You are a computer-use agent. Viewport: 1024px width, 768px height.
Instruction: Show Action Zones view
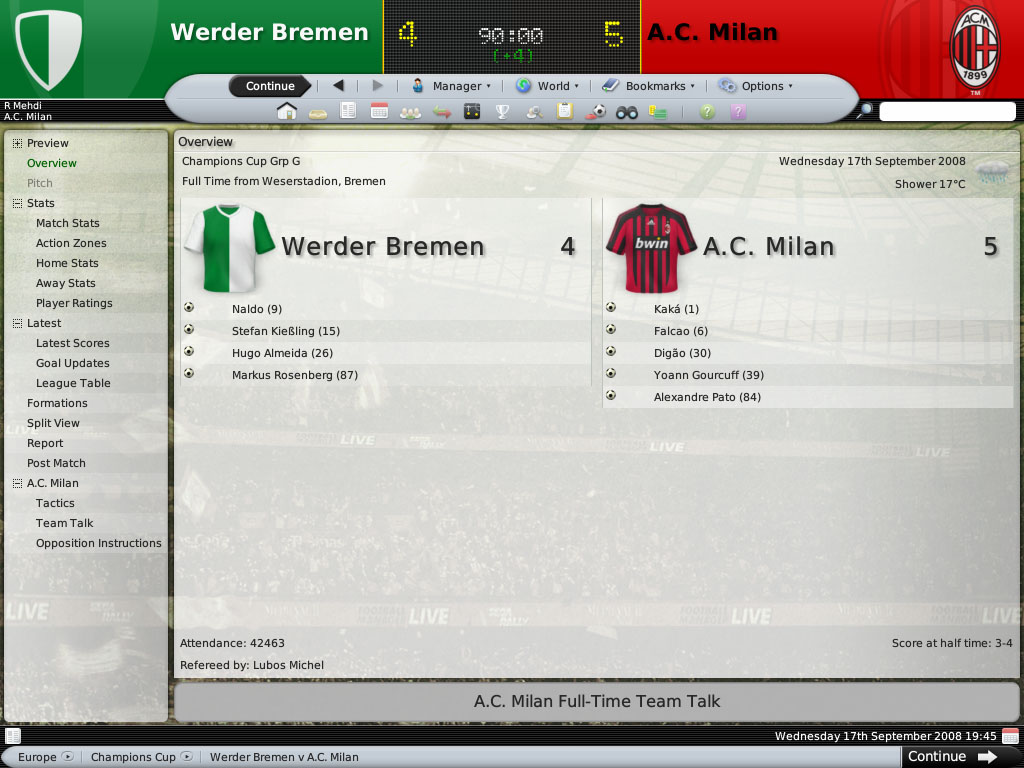[x=71, y=243]
